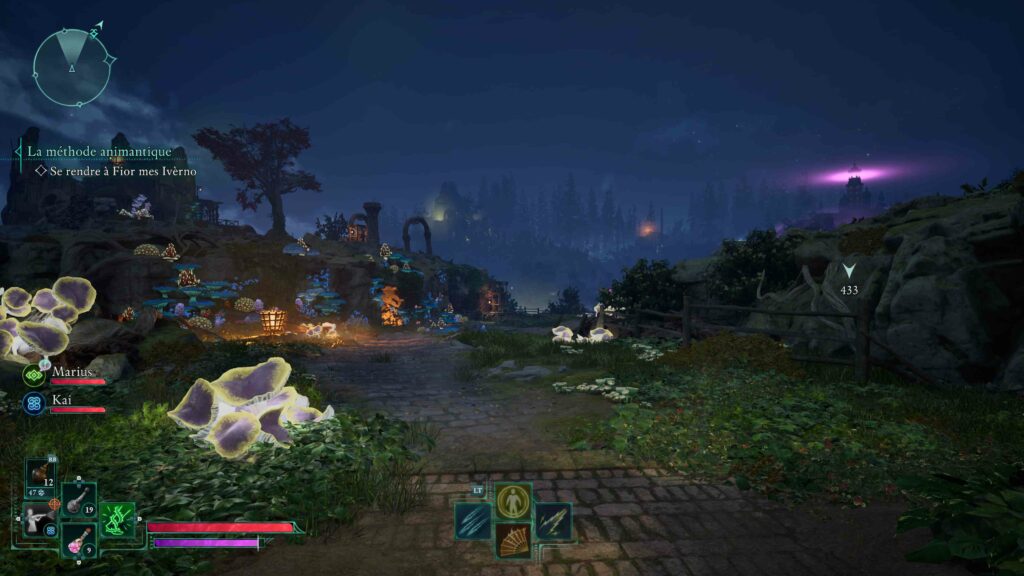Activate the blue triple-slash ability

pos(473,521)
